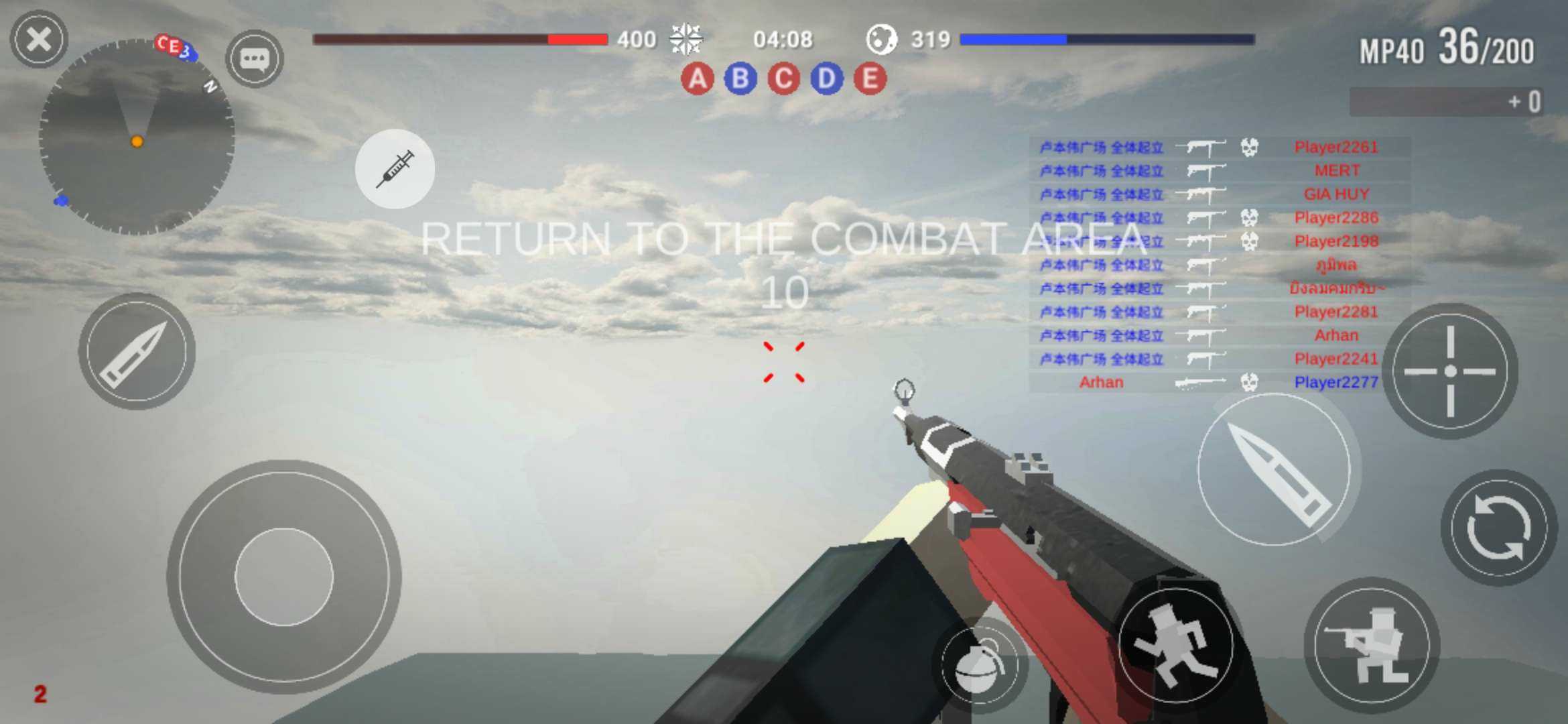Shoot with the right bullet button
The width and height of the screenshot is (1568, 724).
(x=1274, y=471)
